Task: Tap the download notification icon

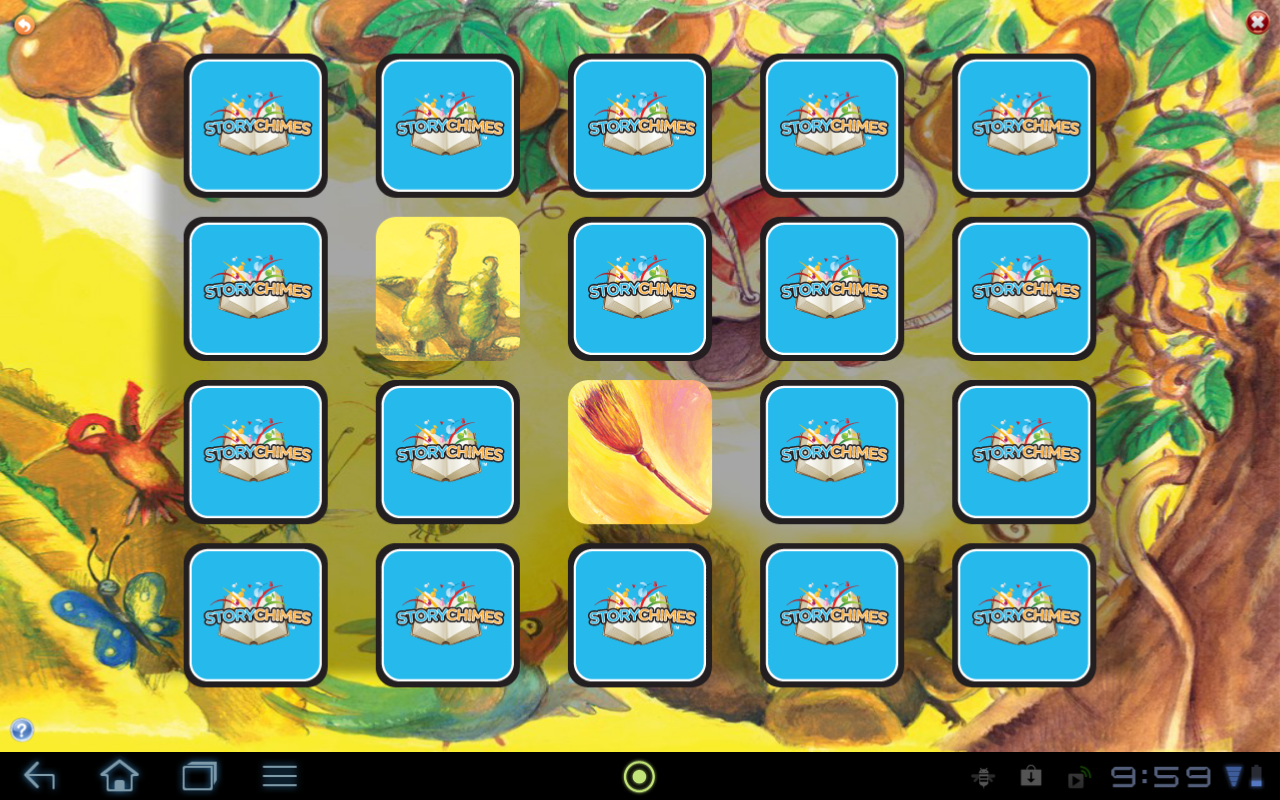Action: [1032, 775]
